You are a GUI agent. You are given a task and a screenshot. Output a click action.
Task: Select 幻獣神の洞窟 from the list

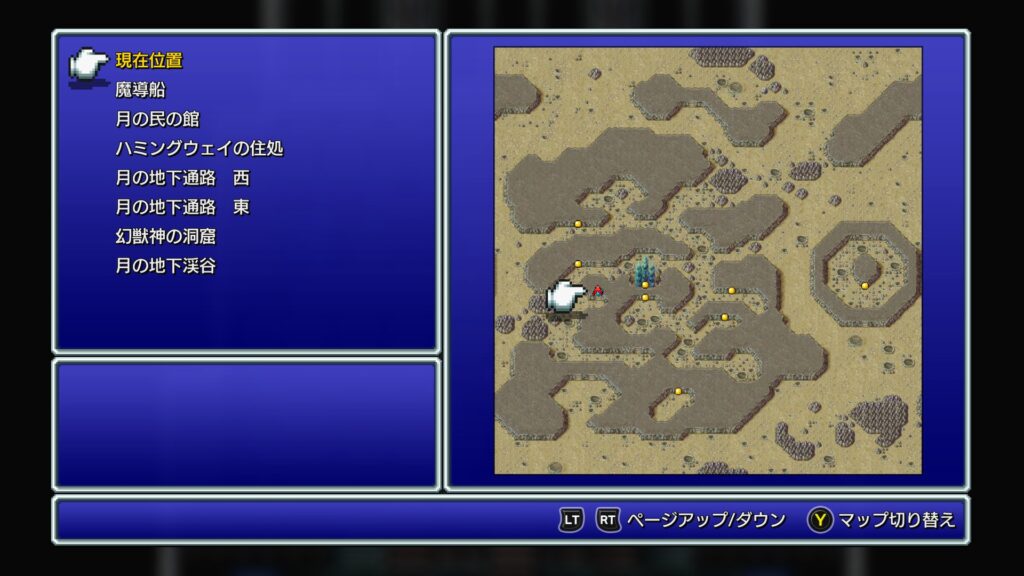165,237
